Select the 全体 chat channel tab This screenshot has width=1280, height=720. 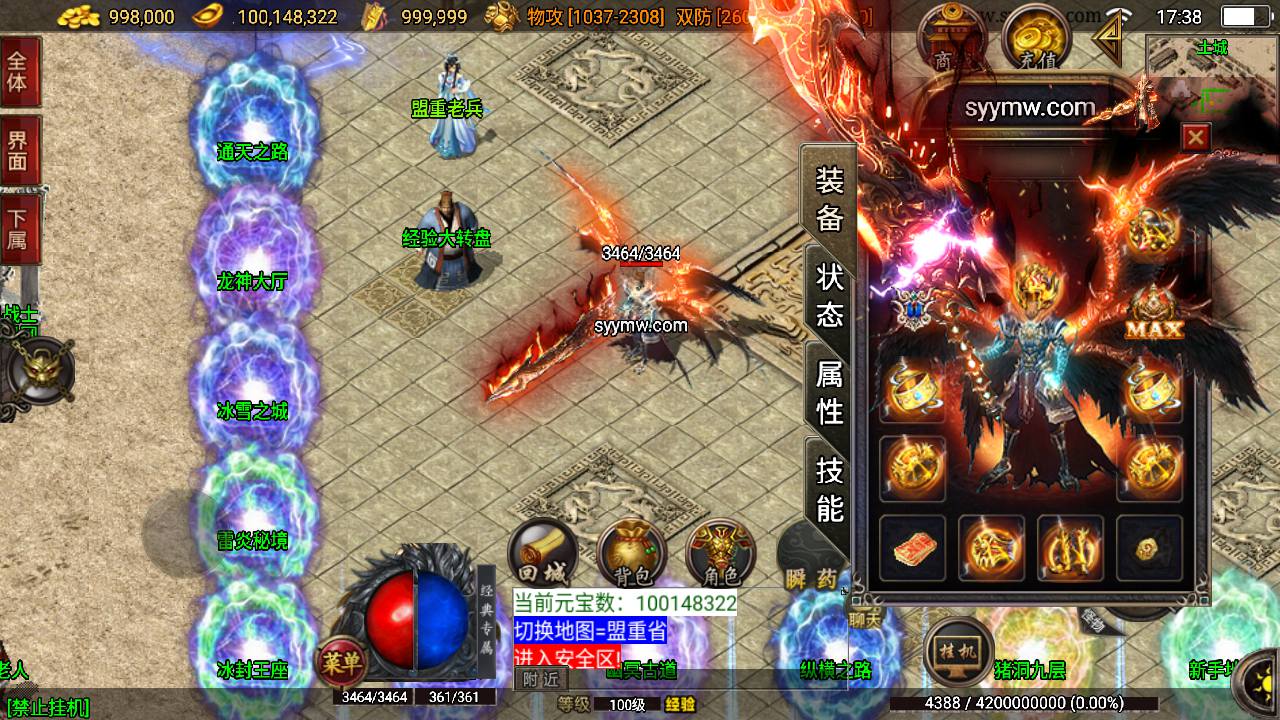click(18, 71)
